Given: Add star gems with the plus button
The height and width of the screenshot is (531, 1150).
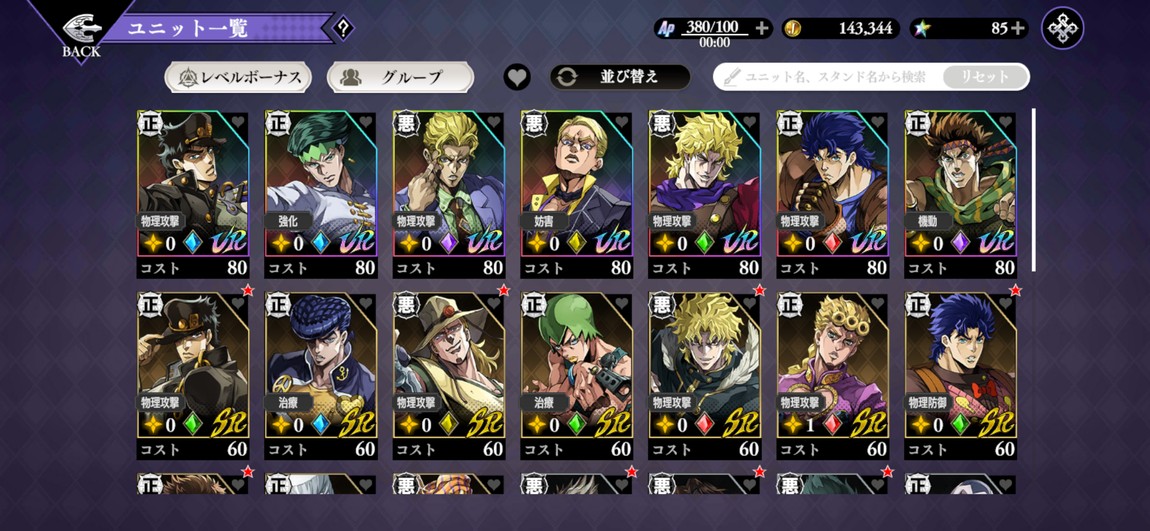Looking at the screenshot, I should coord(1018,29).
